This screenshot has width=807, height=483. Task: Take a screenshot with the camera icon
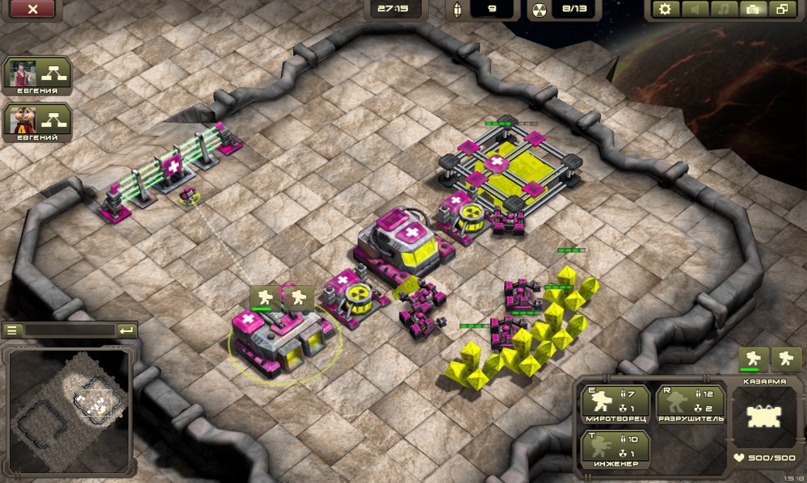[x=753, y=9]
